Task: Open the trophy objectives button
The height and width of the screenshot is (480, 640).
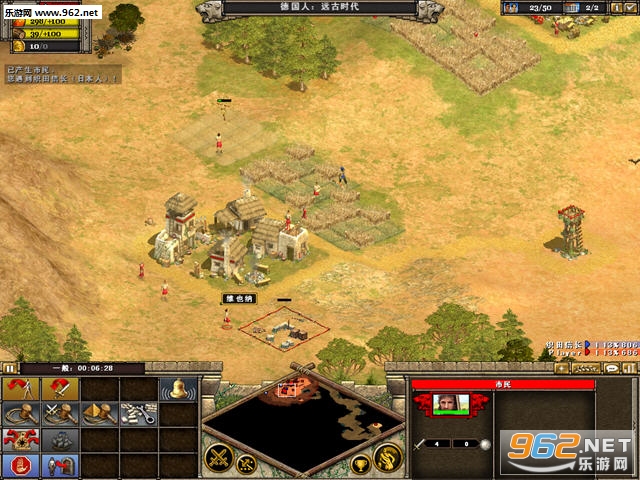Action: coord(360,464)
